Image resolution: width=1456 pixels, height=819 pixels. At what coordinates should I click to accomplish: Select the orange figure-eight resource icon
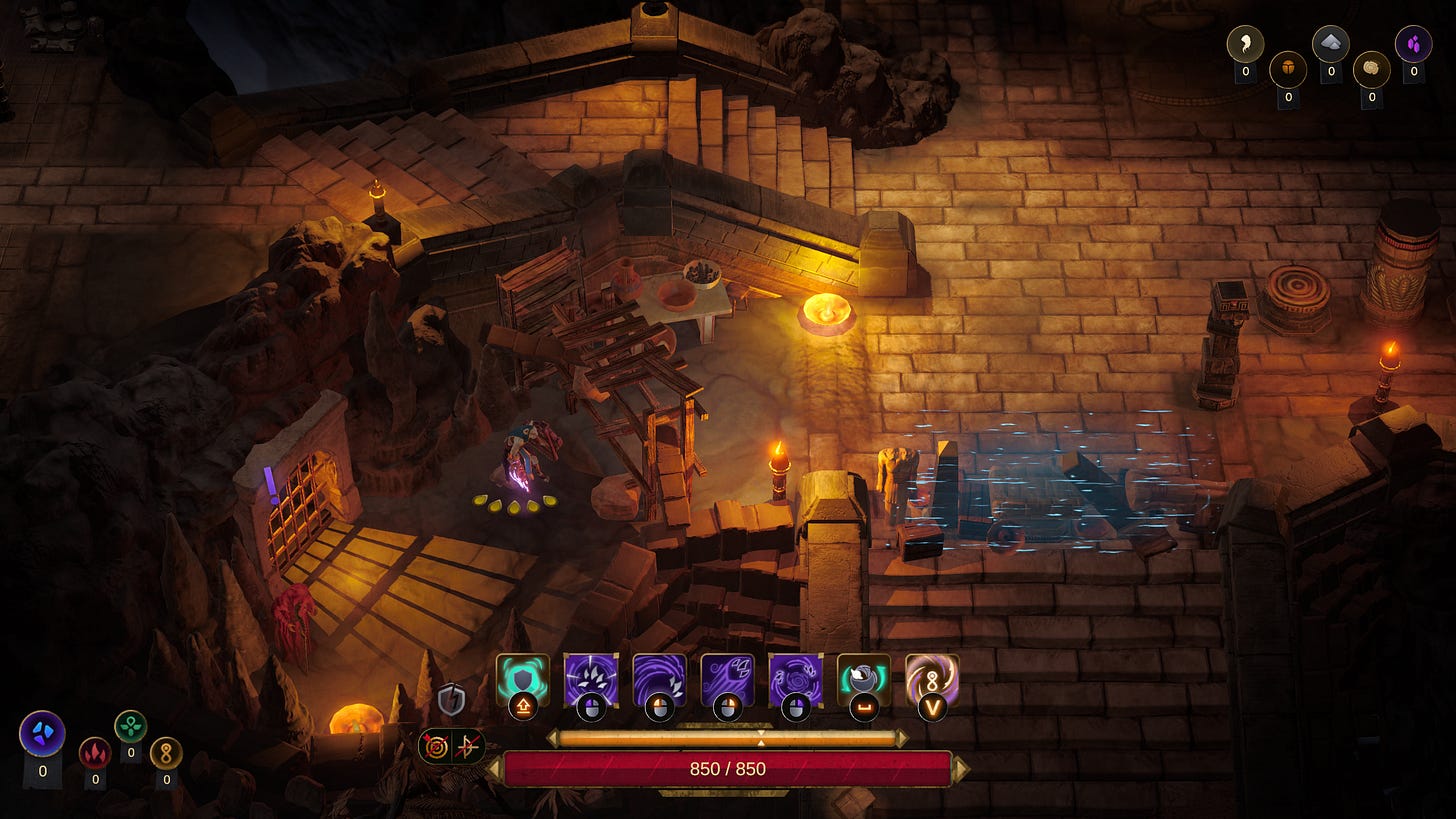pos(166,751)
